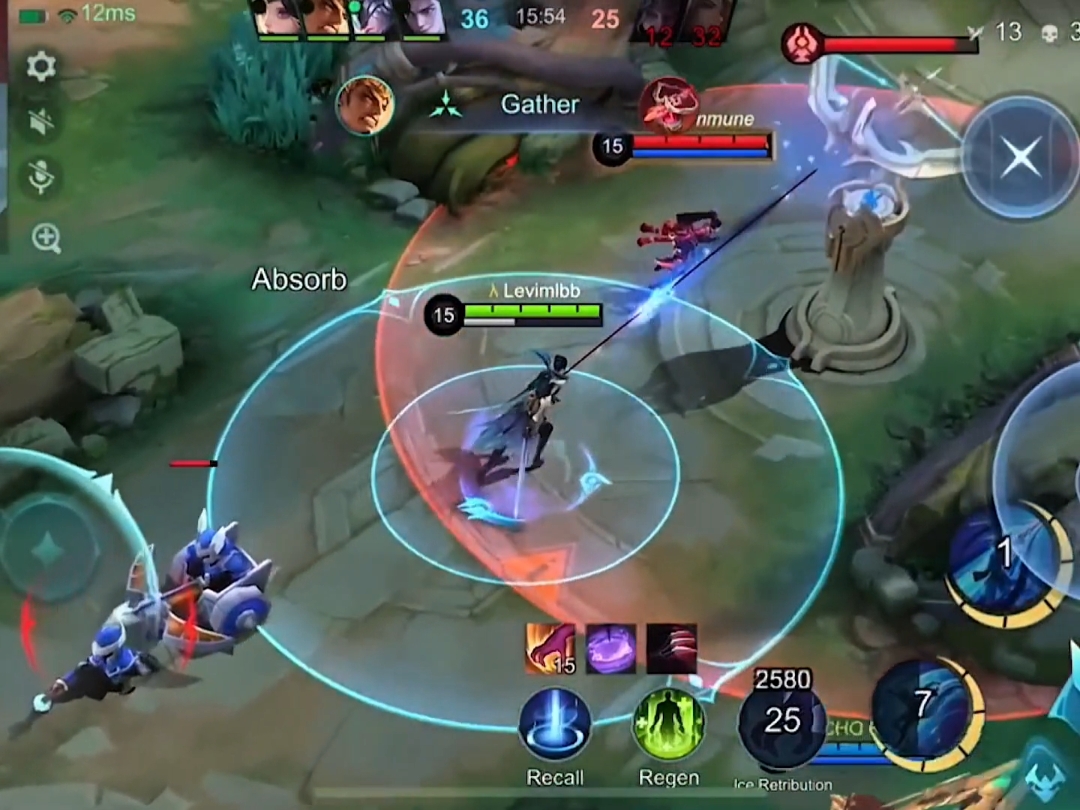Select the blond hero portrait beside Gather
The height and width of the screenshot is (810, 1080).
point(364,105)
